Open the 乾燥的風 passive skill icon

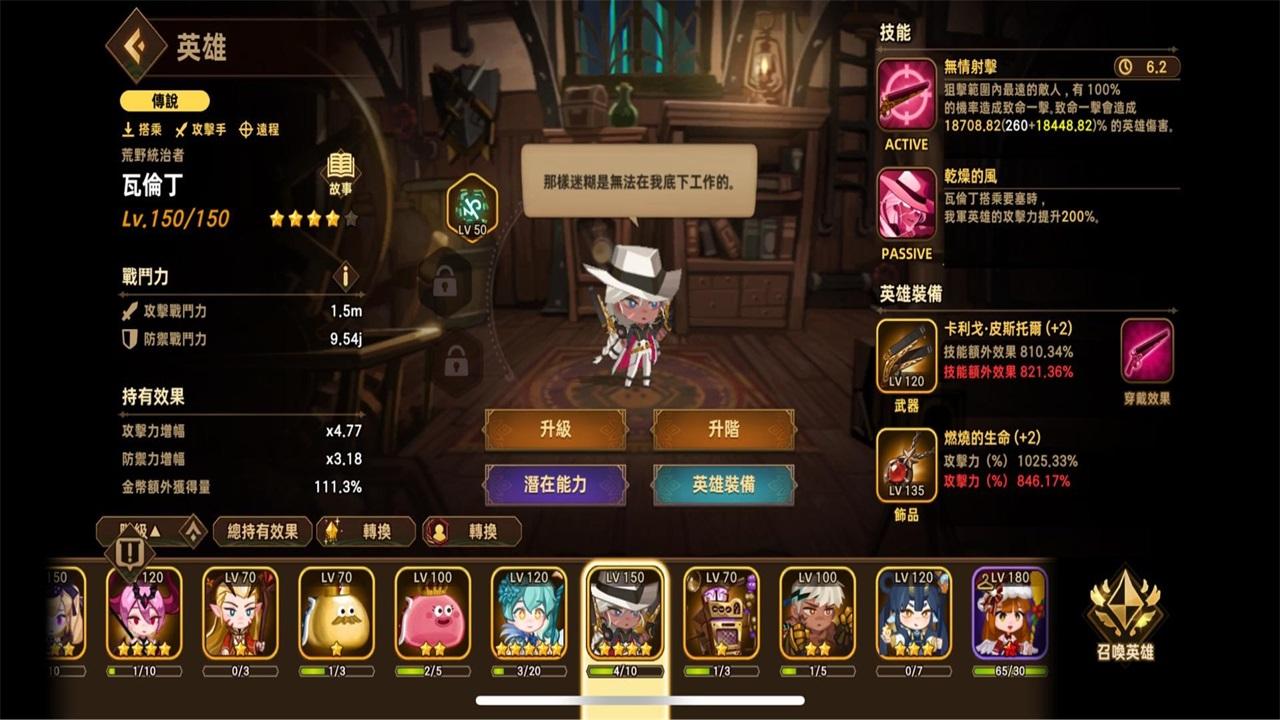pyautogui.click(x=906, y=203)
